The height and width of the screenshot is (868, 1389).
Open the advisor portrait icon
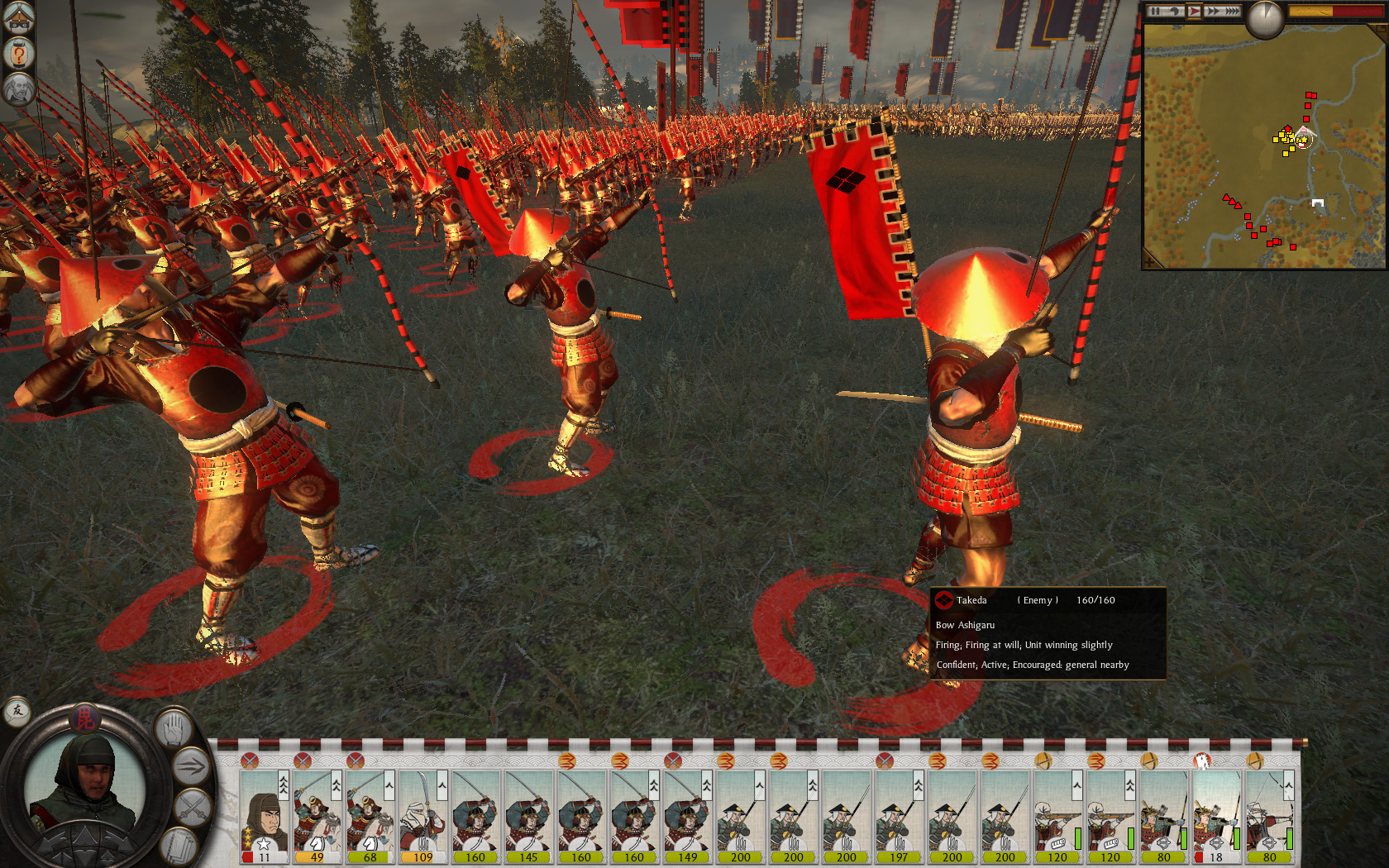18,89
